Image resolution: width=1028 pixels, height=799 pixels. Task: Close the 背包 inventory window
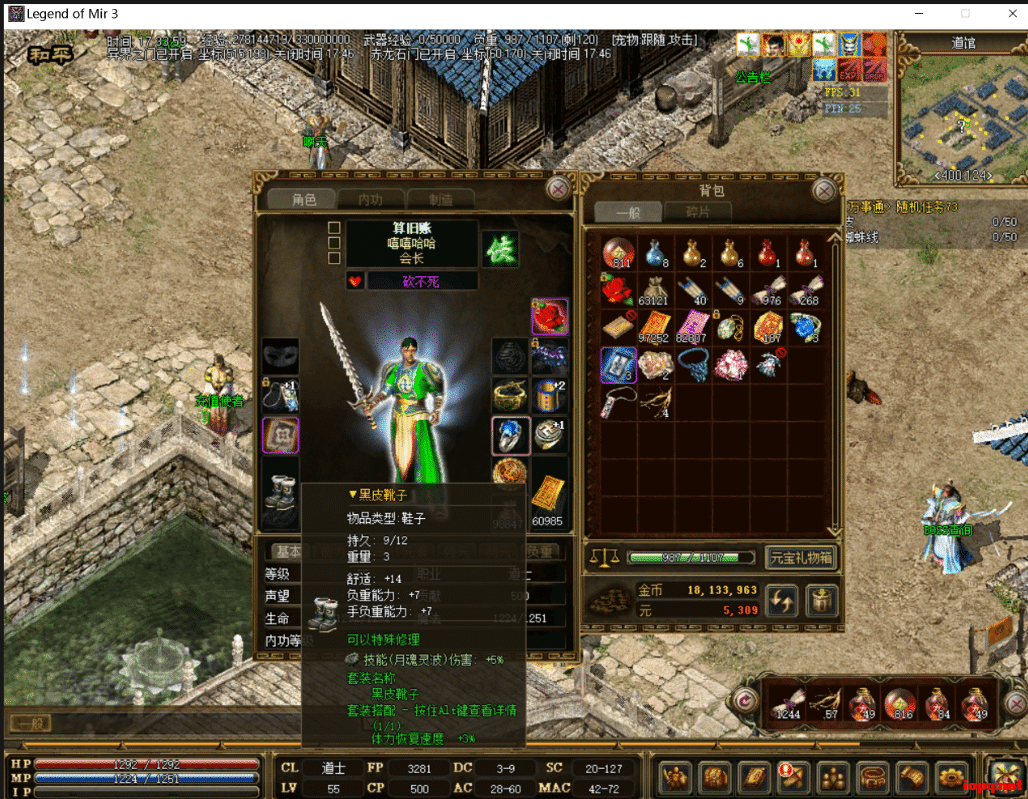tap(824, 190)
